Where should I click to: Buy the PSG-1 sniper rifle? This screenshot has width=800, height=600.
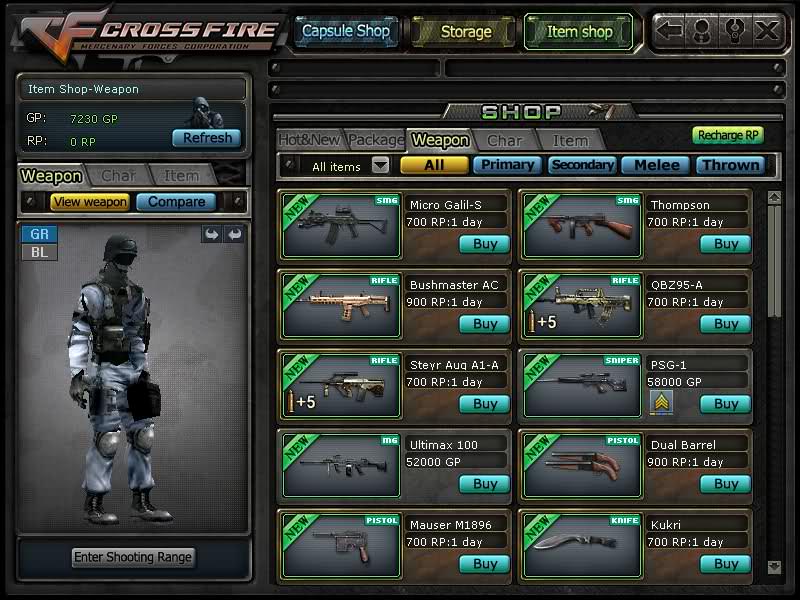tap(725, 404)
